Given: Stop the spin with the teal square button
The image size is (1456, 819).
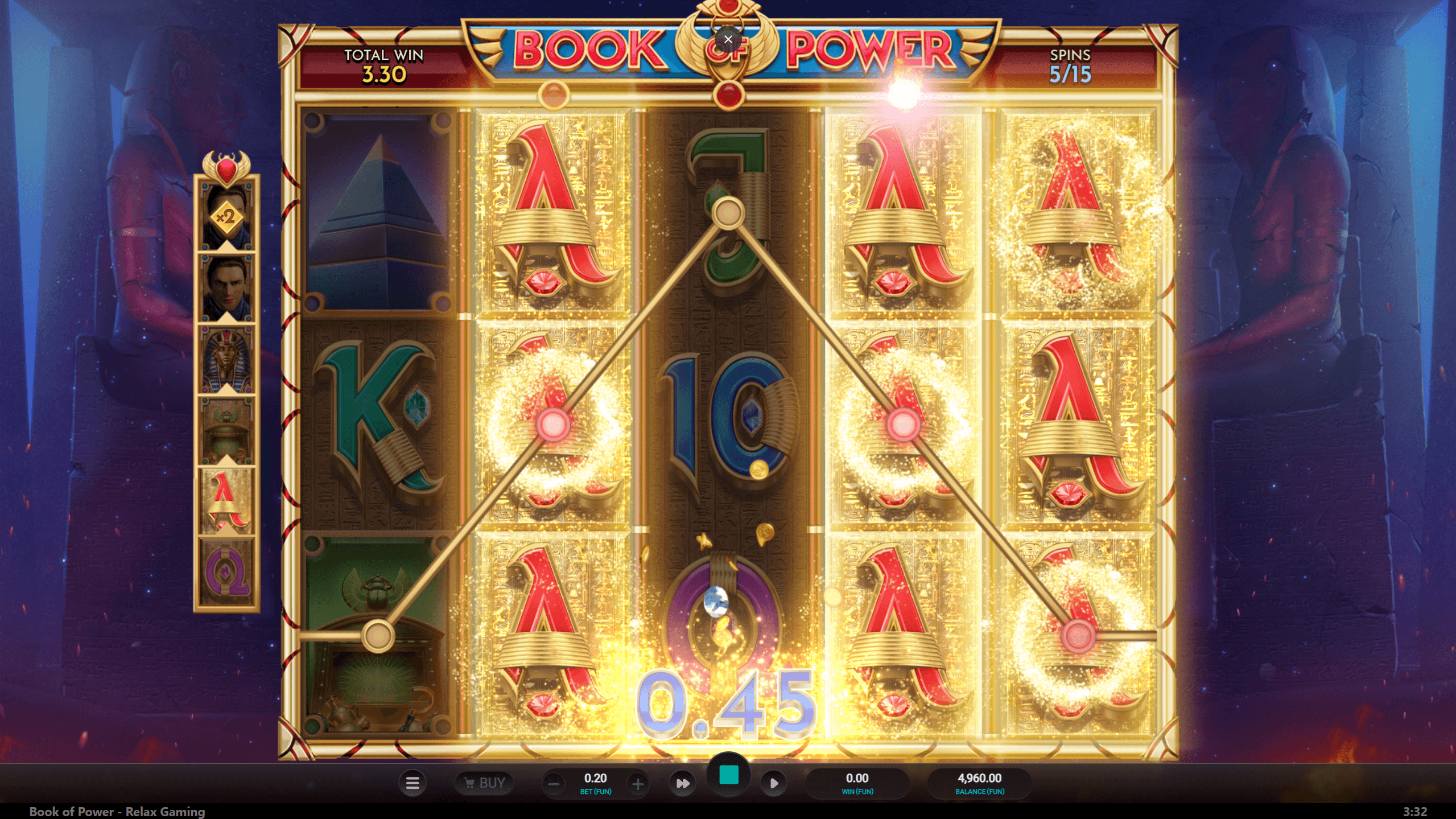Looking at the screenshot, I should [728, 775].
